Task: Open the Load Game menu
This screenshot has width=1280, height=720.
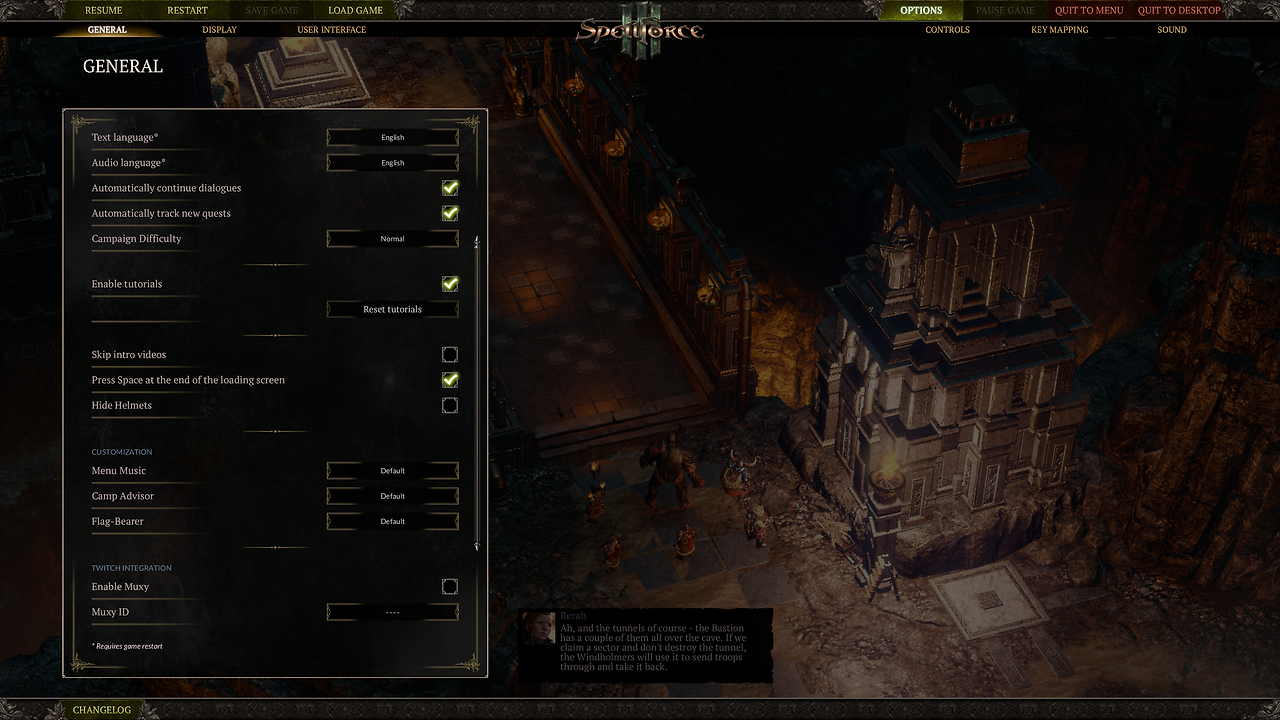Action: pyautogui.click(x=355, y=10)
